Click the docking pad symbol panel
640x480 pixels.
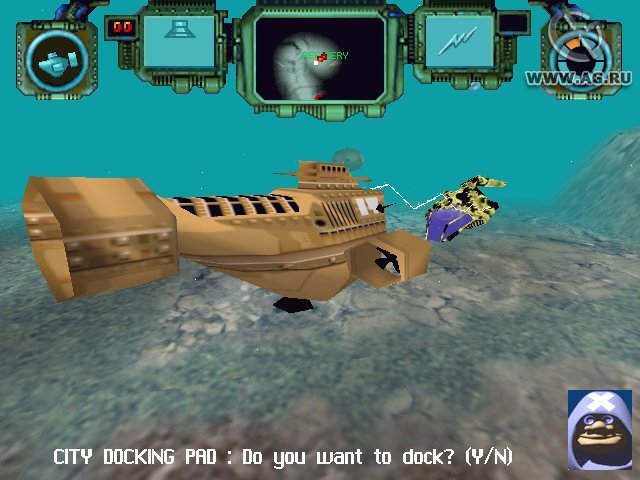(179, 41)
